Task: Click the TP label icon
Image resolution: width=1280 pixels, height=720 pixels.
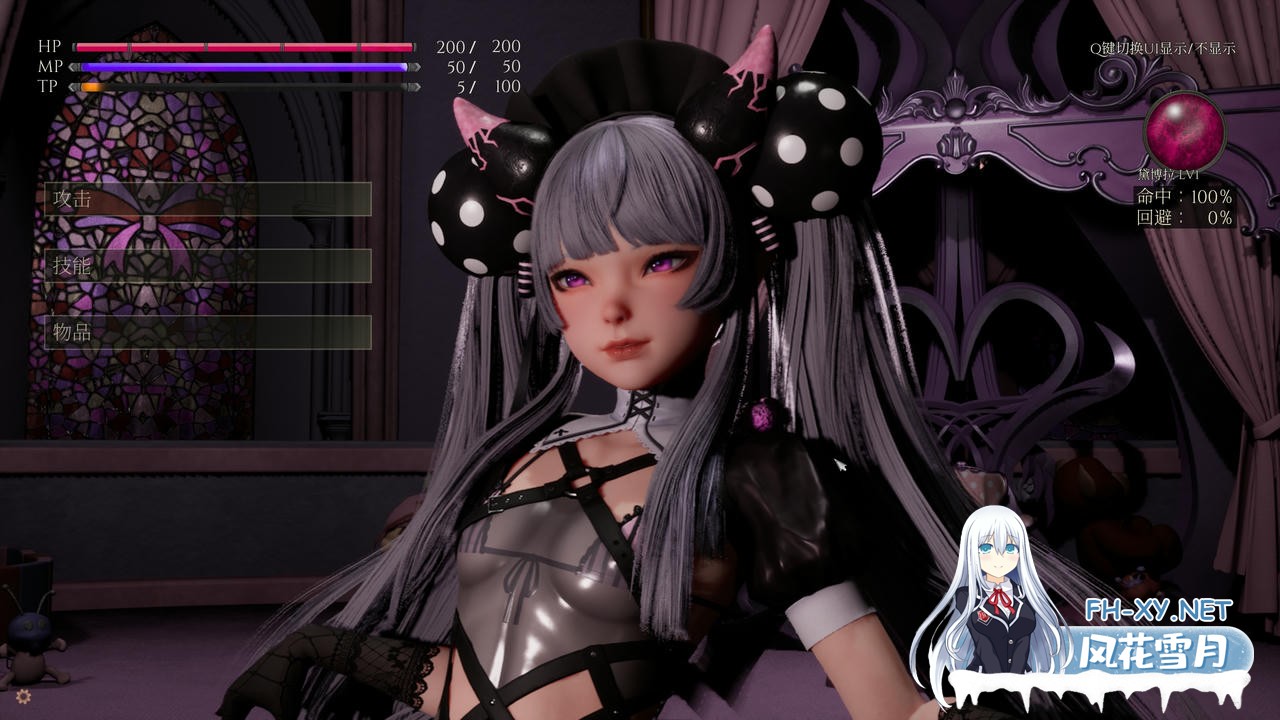Action: pos(48,87)
